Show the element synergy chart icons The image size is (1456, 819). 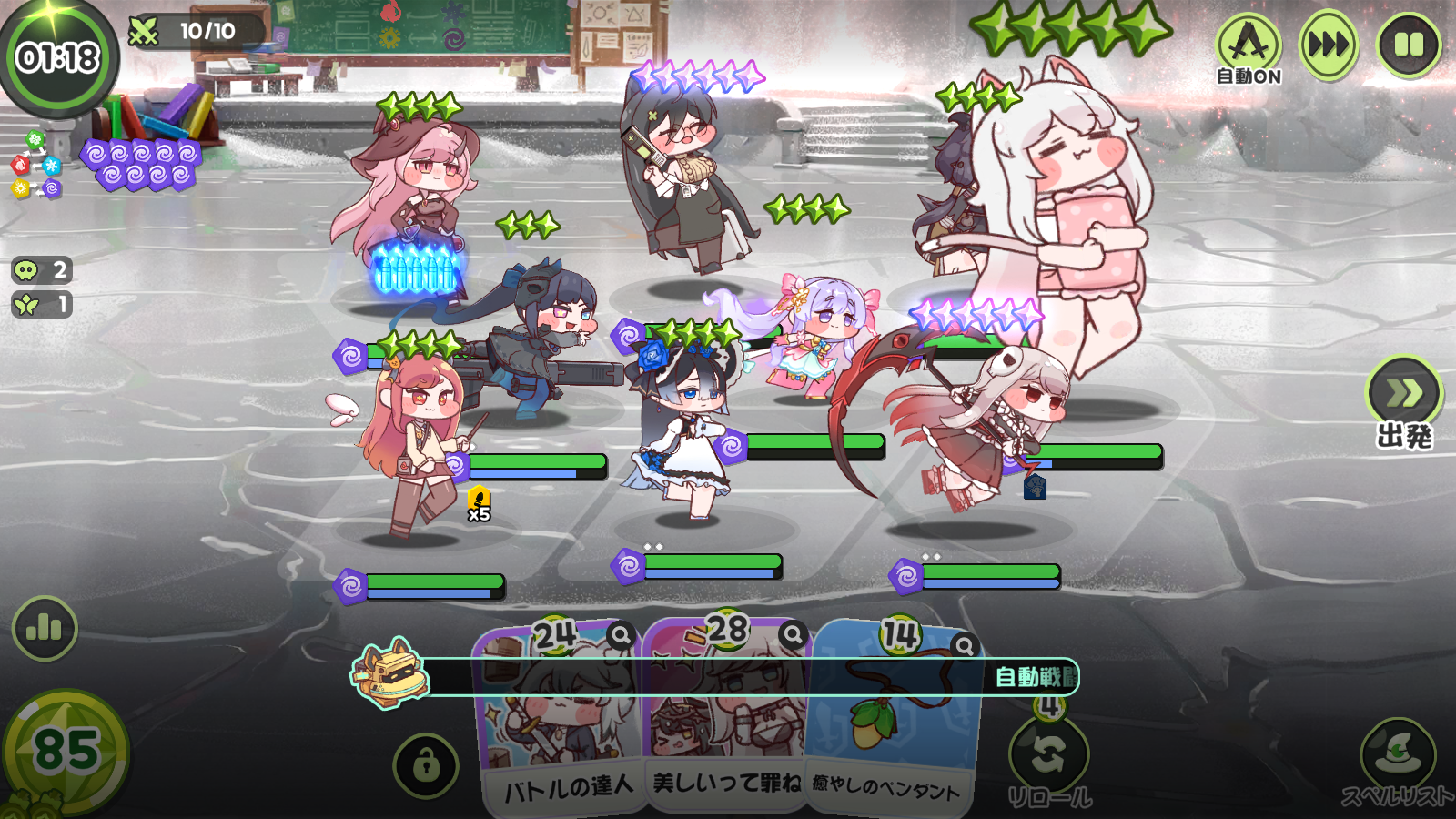(36, 166)
